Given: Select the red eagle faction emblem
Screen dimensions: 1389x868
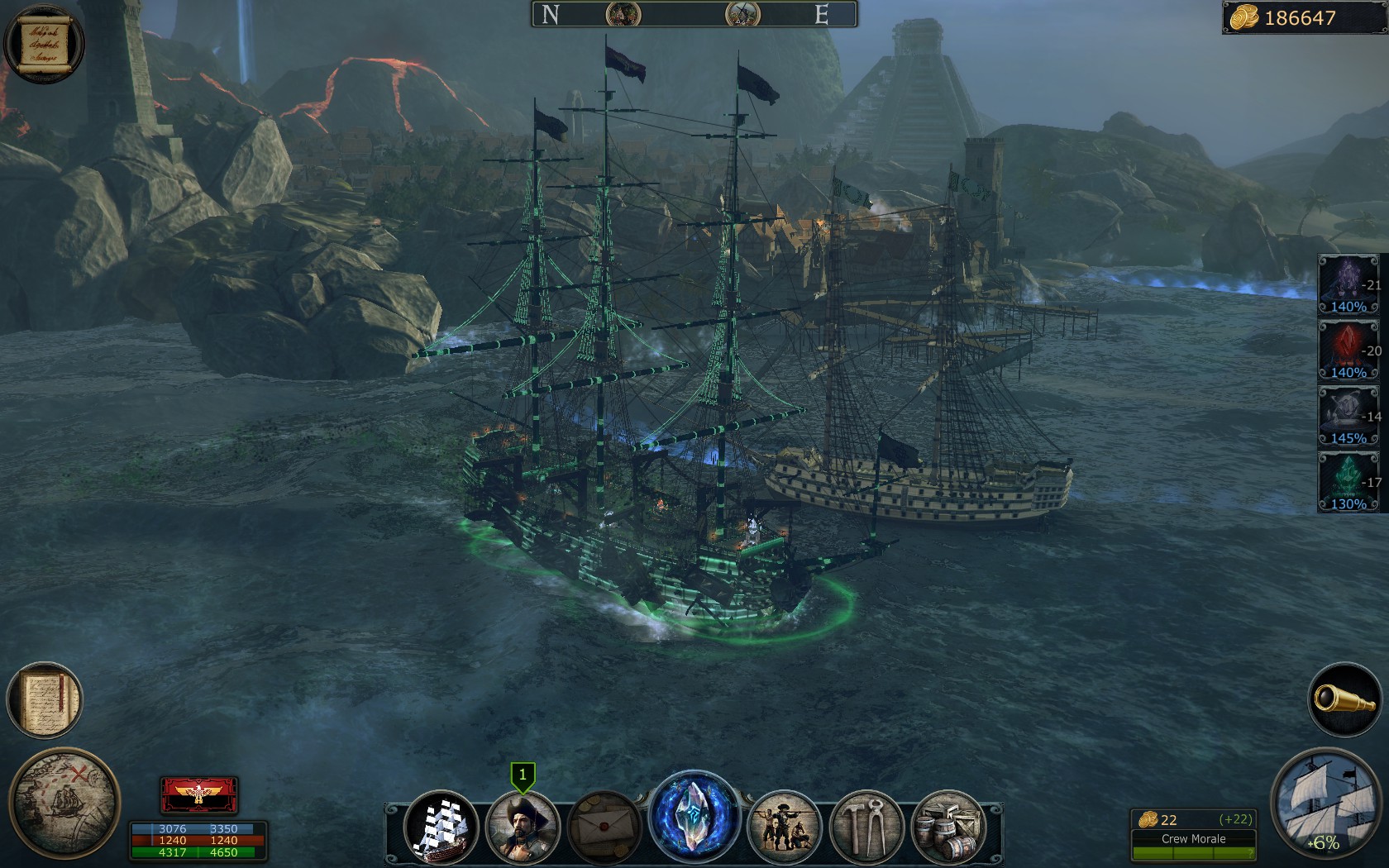Looking at the screenshot, I should 197,794.
